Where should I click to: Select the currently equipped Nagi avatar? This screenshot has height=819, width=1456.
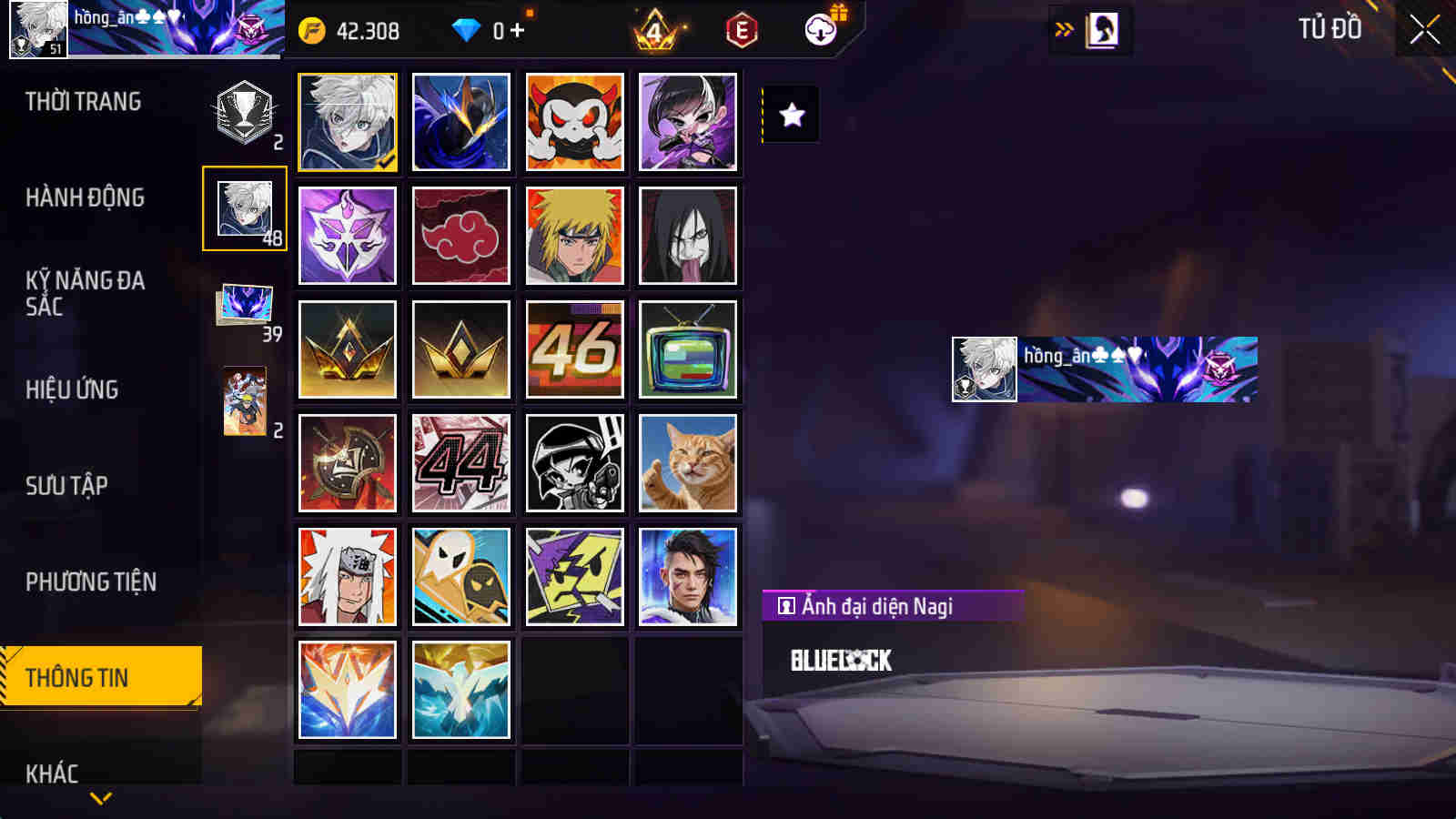347,120
